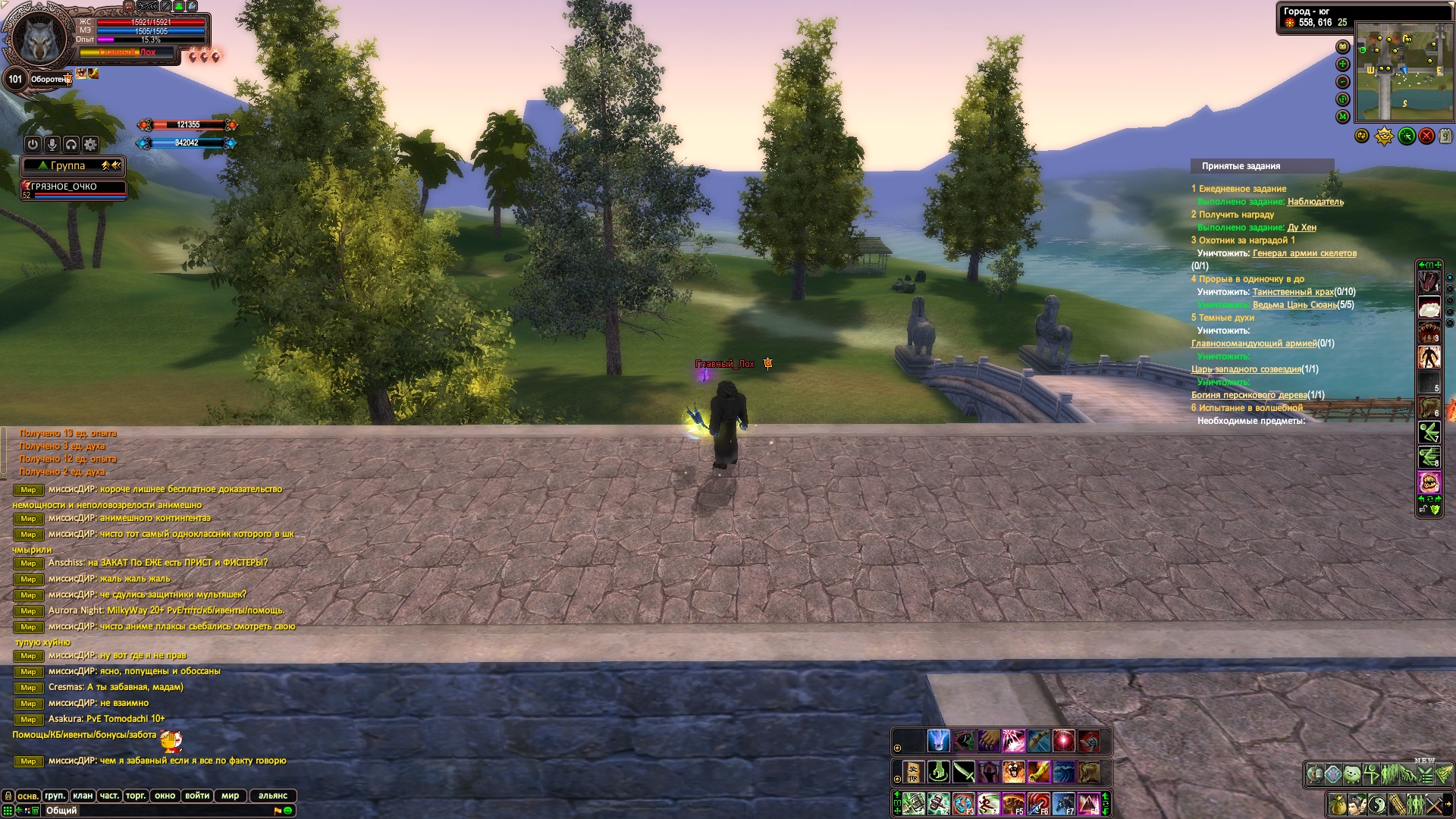This screenshot has height=819, width=1456.
Task: Switch to the мир chat tab
Action: click(x=230, y=795)
